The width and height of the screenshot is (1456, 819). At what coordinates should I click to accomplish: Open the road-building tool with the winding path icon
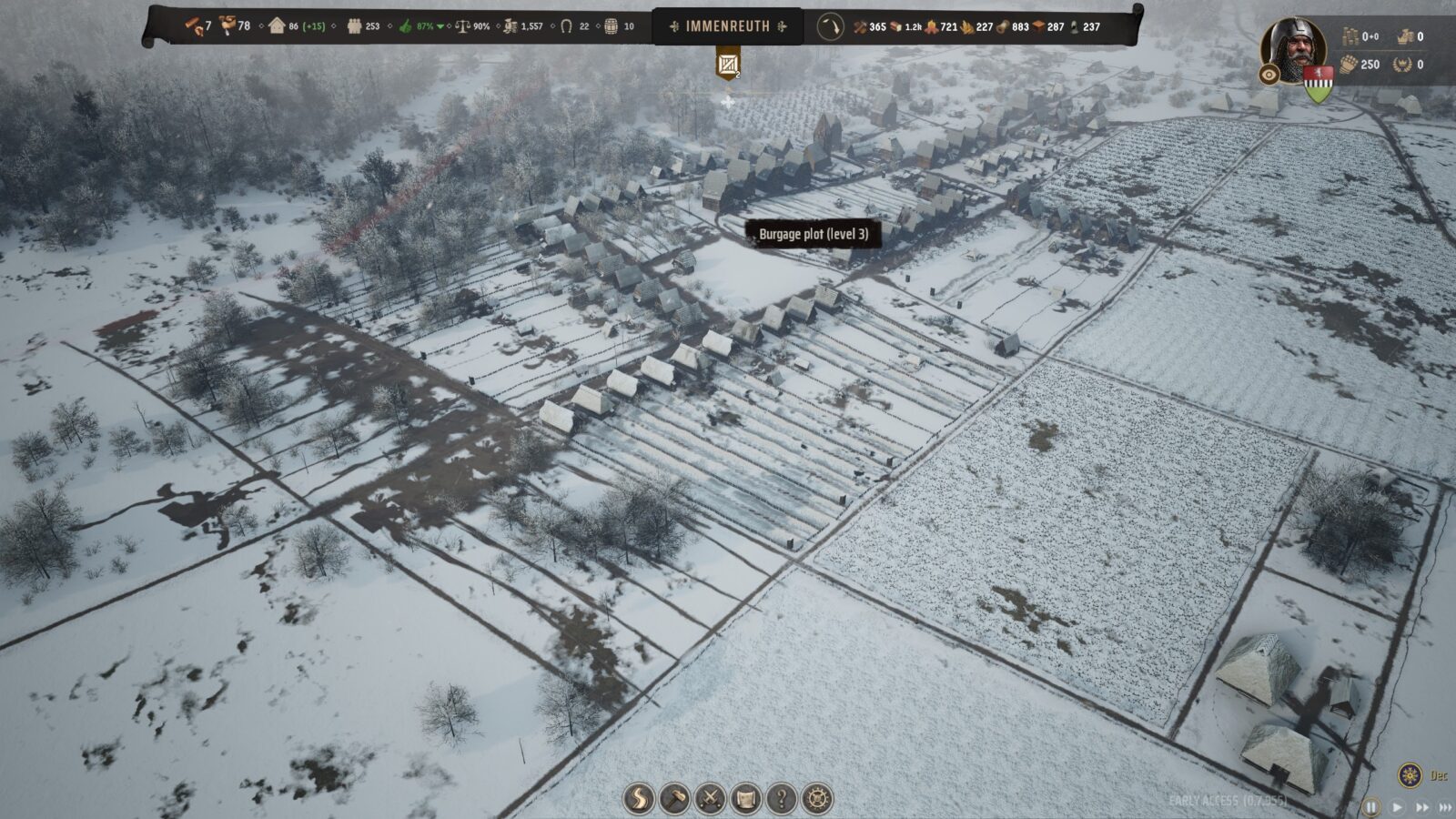(x=639, y=799)
